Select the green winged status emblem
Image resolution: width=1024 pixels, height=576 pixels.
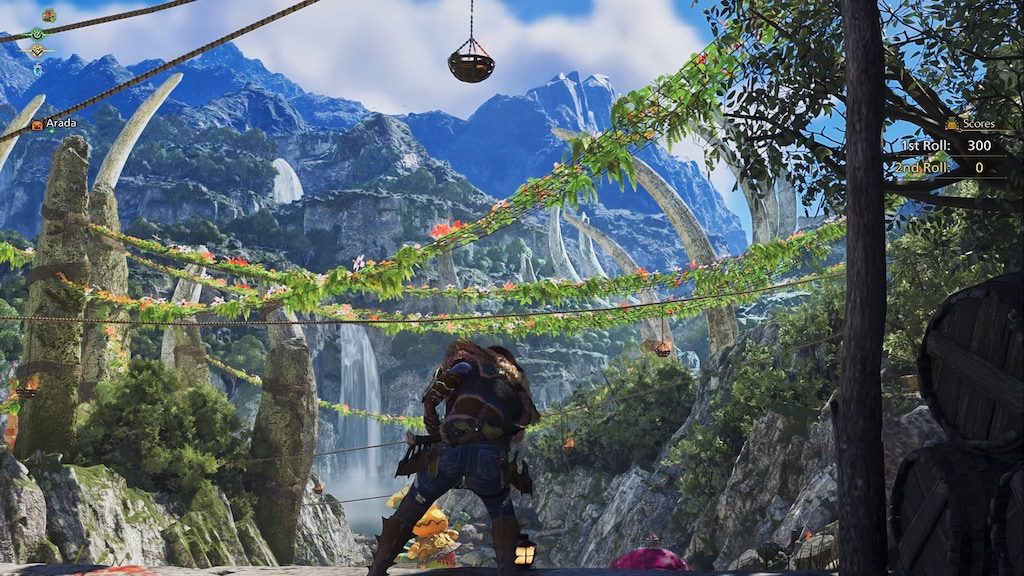pyautogui.click(x=37, y=33)
